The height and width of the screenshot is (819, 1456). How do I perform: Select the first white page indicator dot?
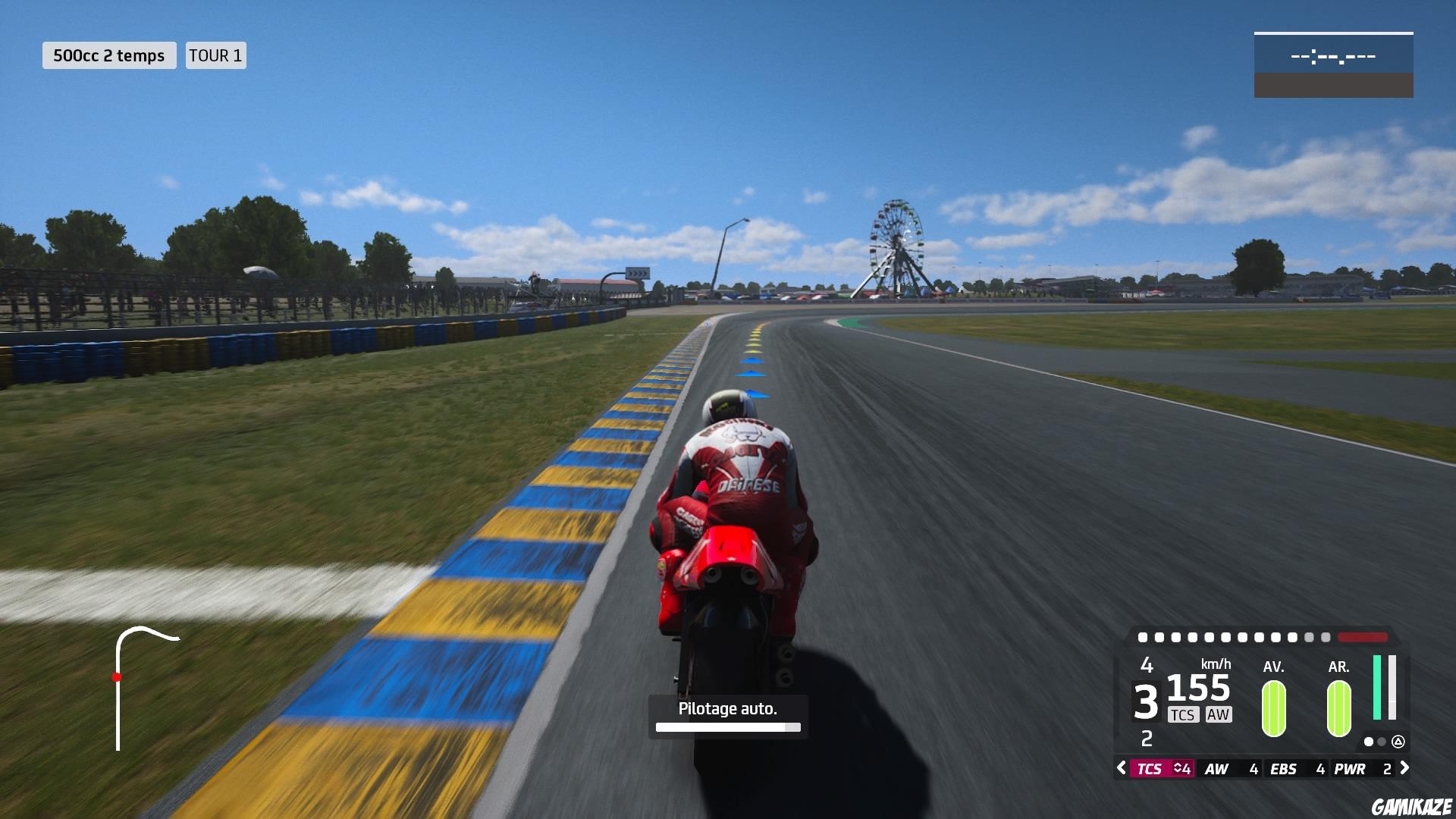pos(1368,742)
